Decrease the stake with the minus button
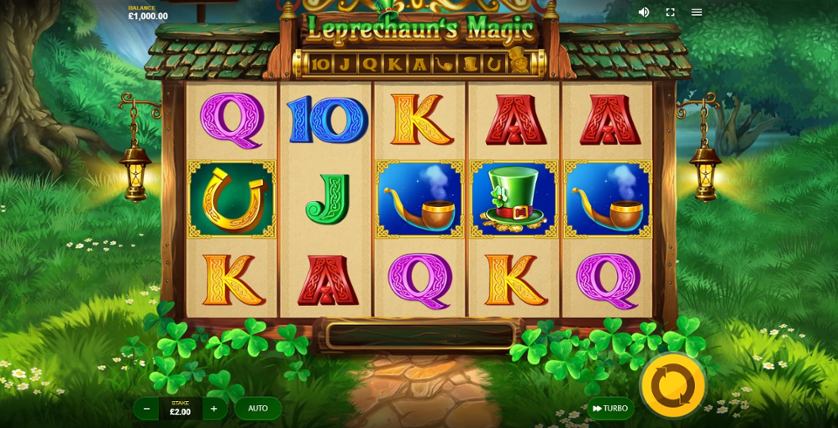 click(147, 408)
